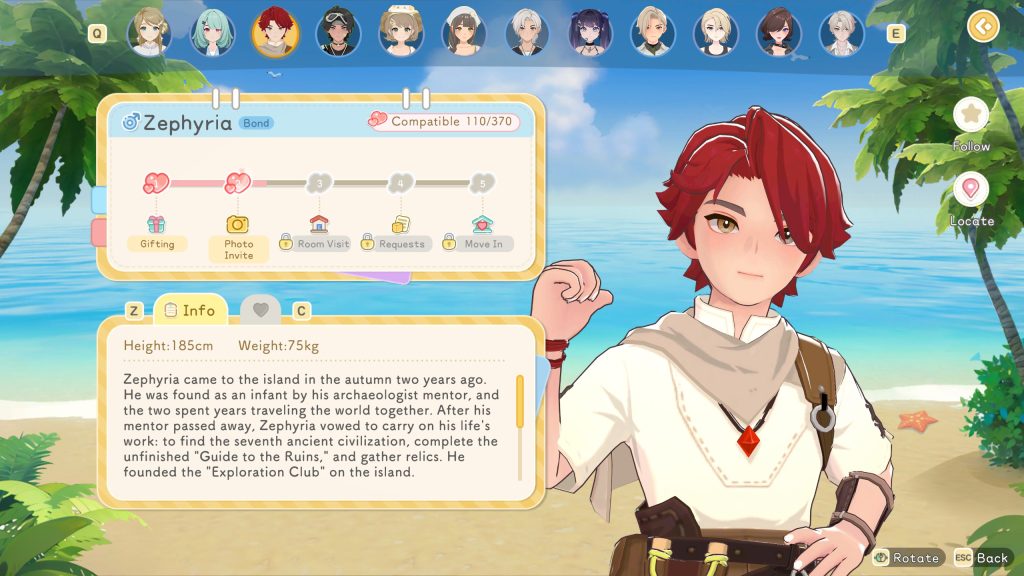Locate Zephyria using the pin button
The height and width of the screenshot is (576, 1024).
tap(970, 190)
